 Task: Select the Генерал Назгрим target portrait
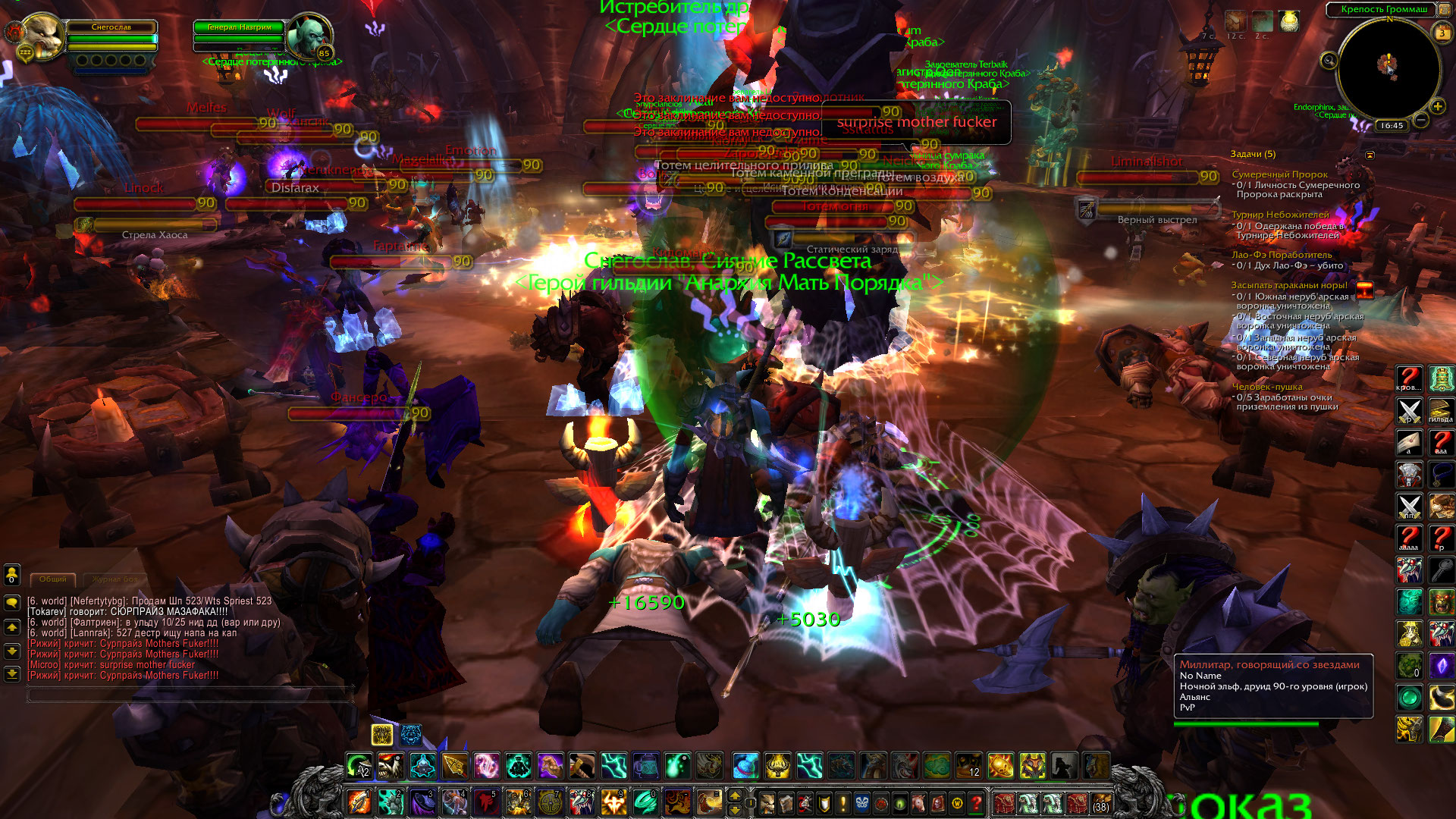(x=309, y=35)
